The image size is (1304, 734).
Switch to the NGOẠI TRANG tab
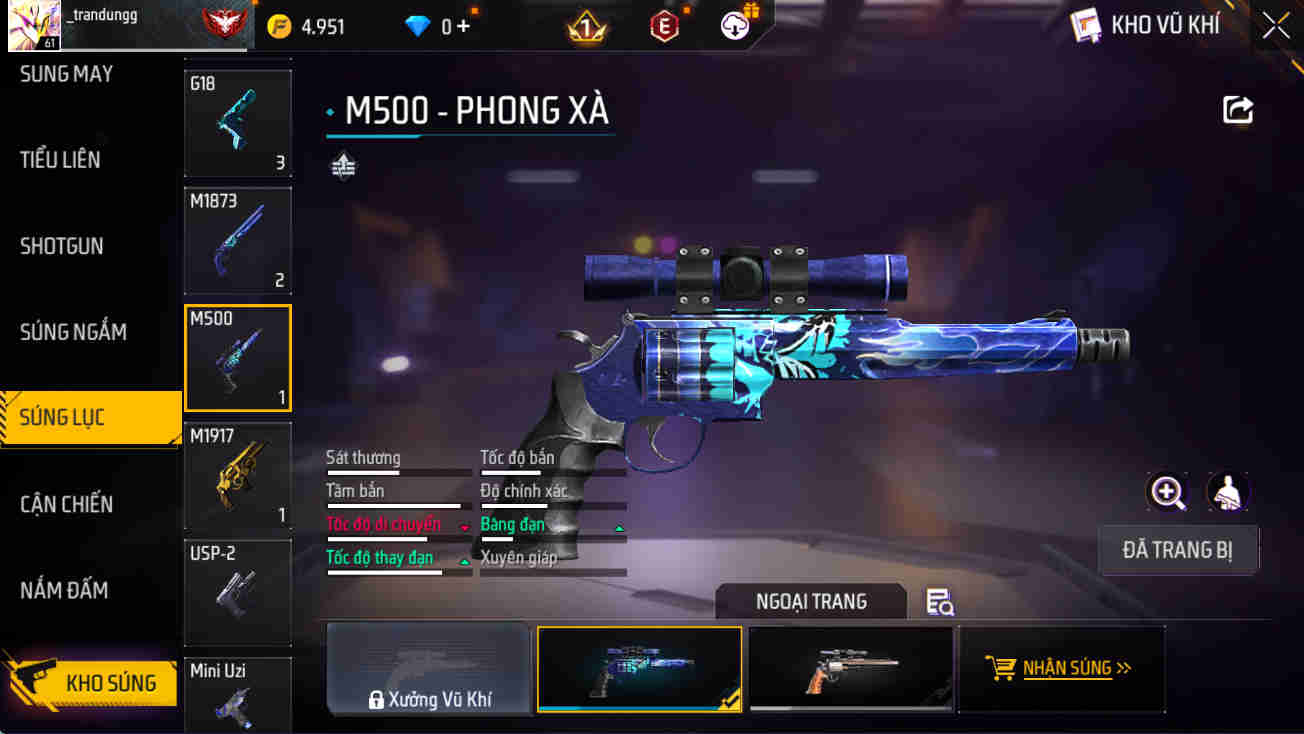point(811,601)
